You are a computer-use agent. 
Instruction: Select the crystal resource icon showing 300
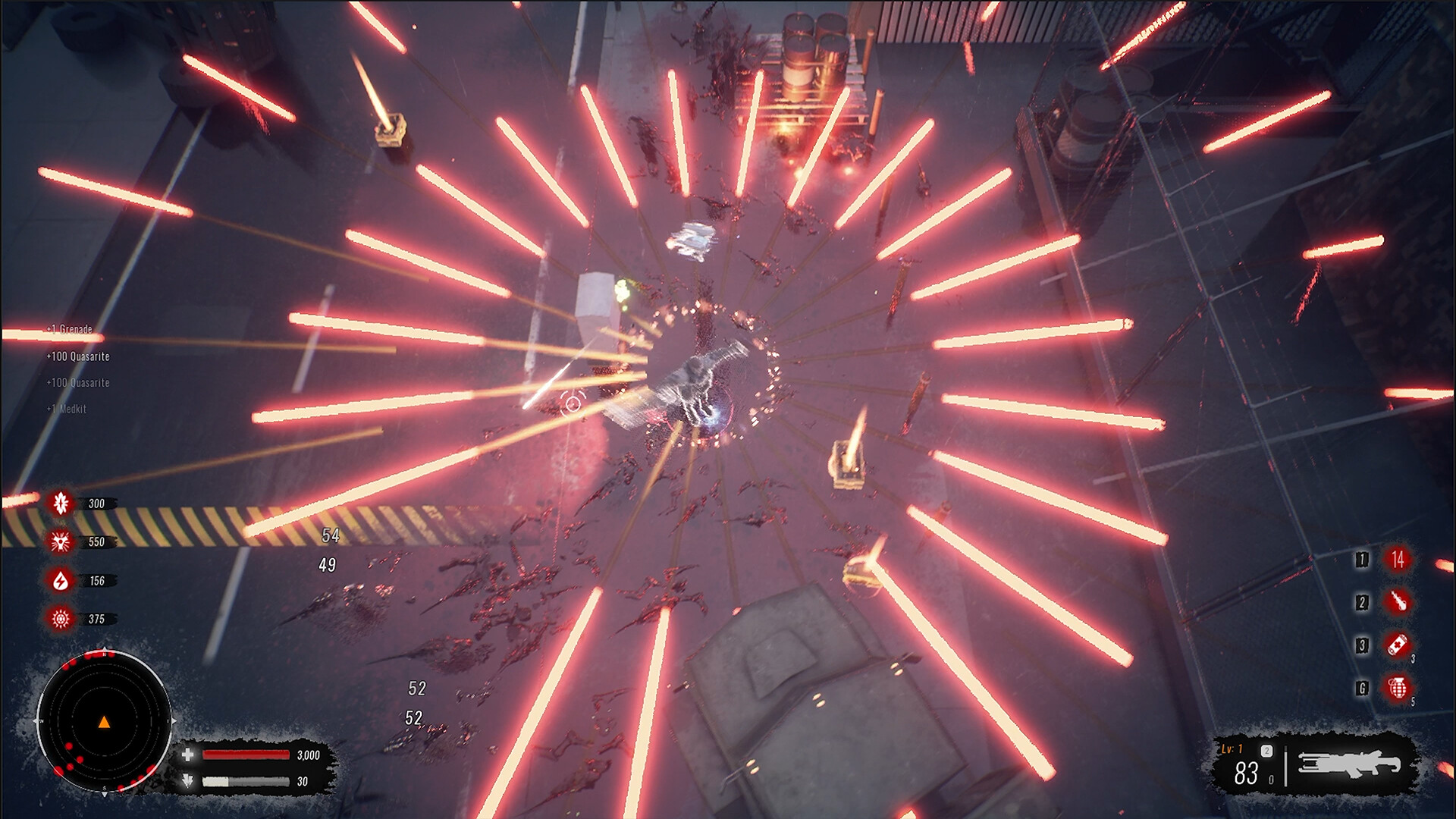click(62, 503)
